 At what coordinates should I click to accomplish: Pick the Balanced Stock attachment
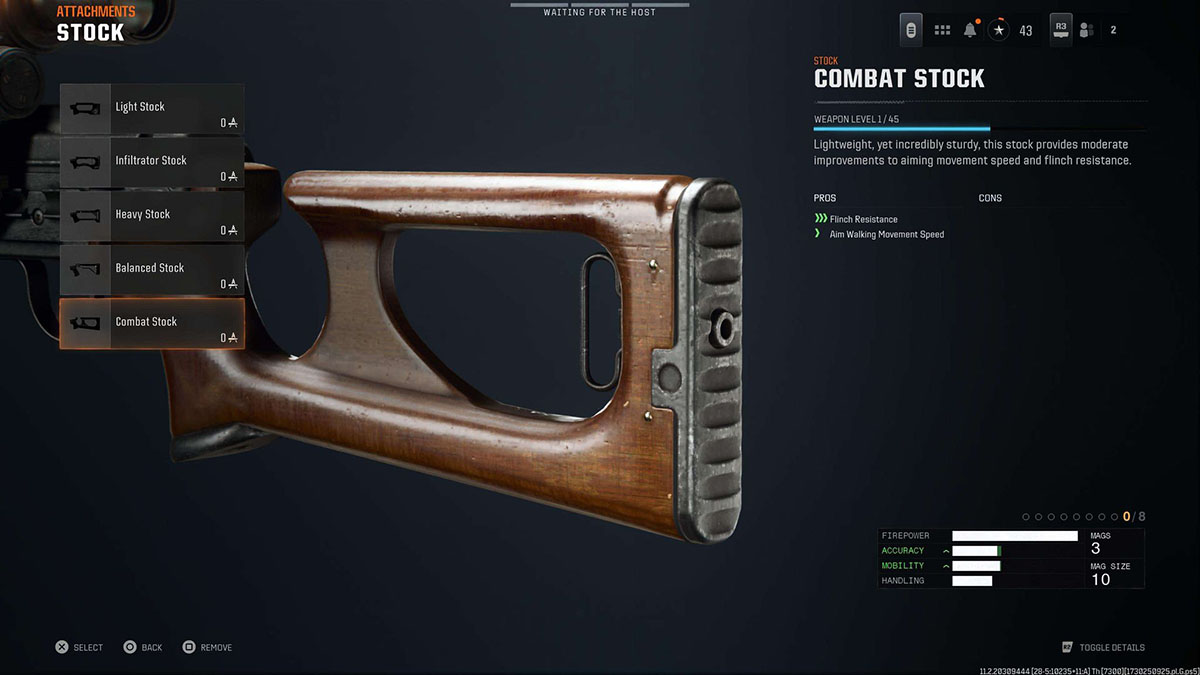point(152,270)
